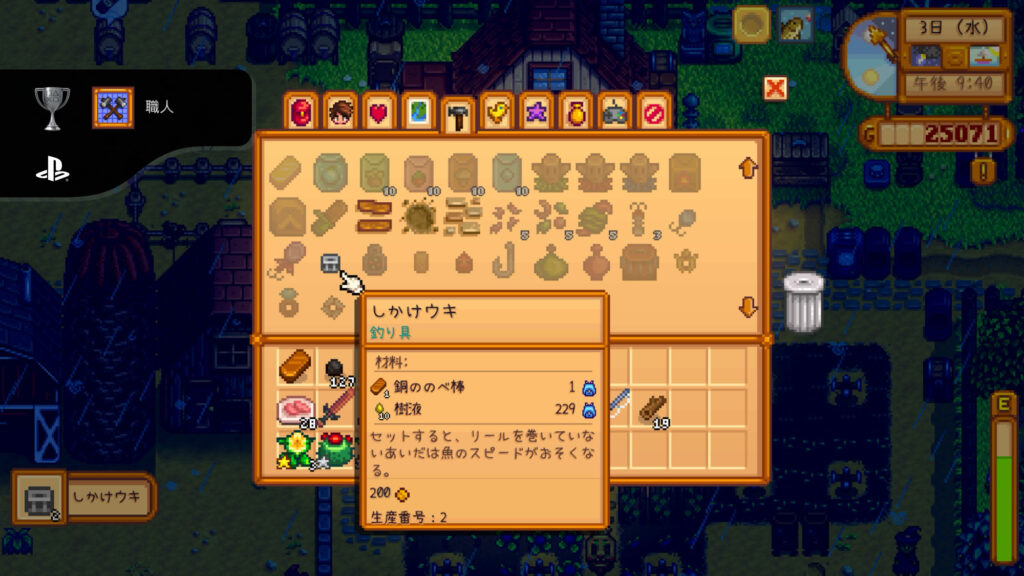Screen dimensions: 1024x576
Task: Select the hammer crafting tab
Action: coord(457,115)
